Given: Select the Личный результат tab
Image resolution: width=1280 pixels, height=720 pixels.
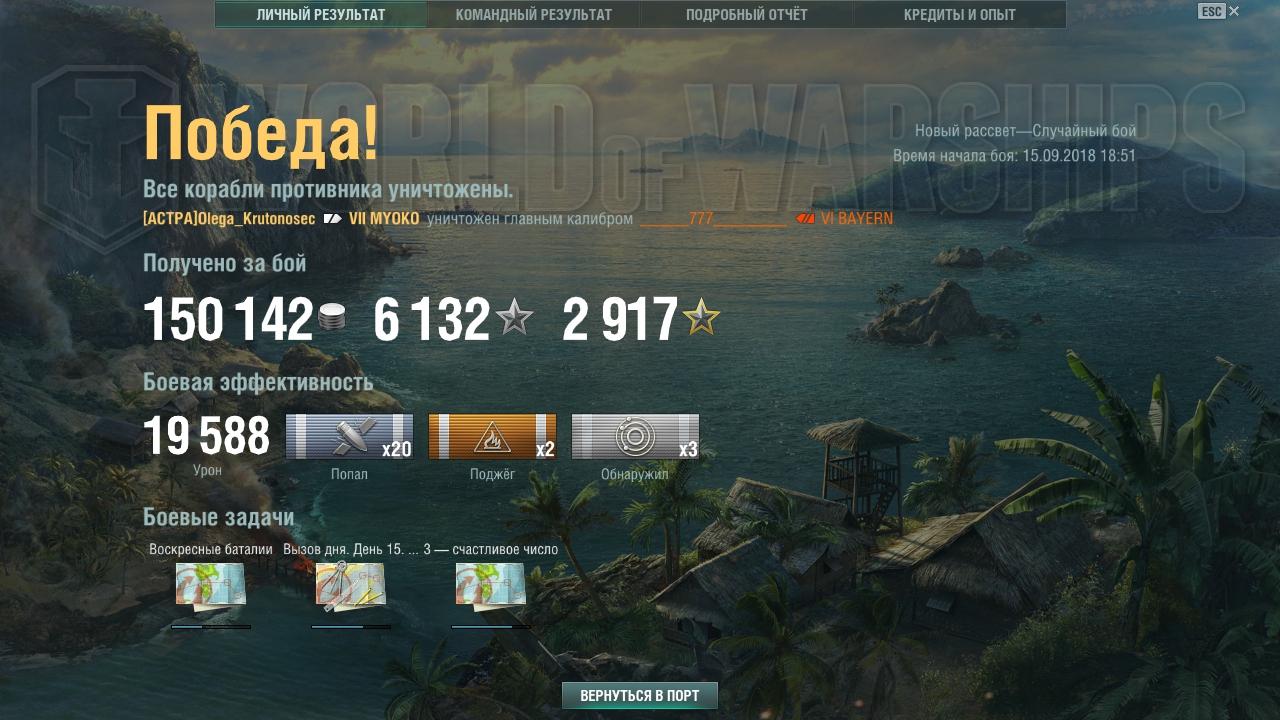Looking at the screenshot, I should point(320,15).
